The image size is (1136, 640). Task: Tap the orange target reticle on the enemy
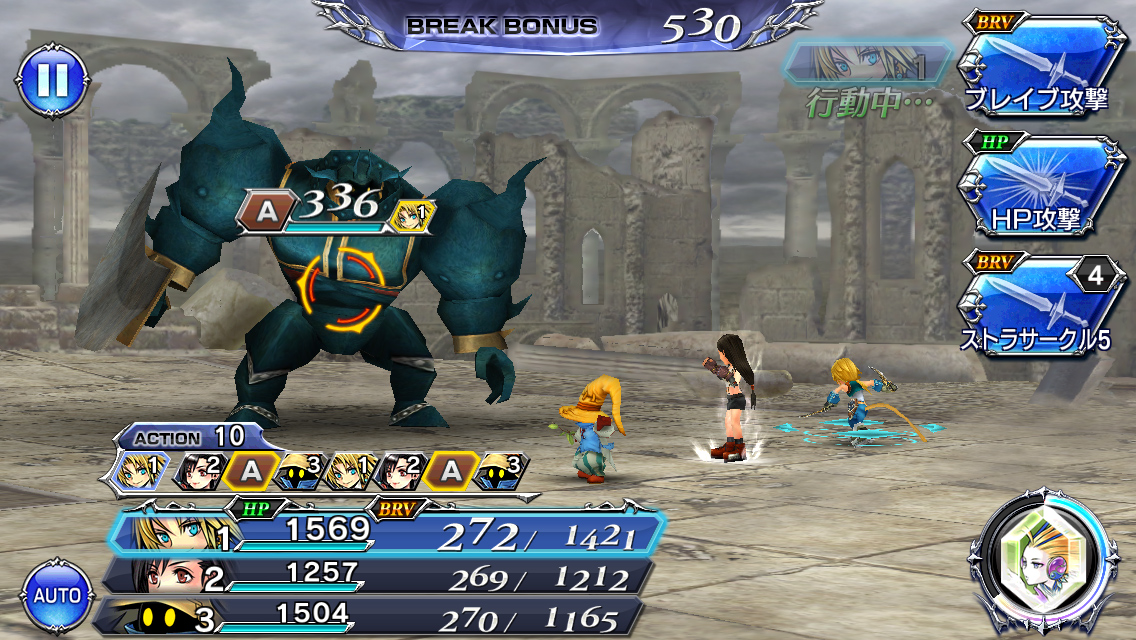(340, 293)
